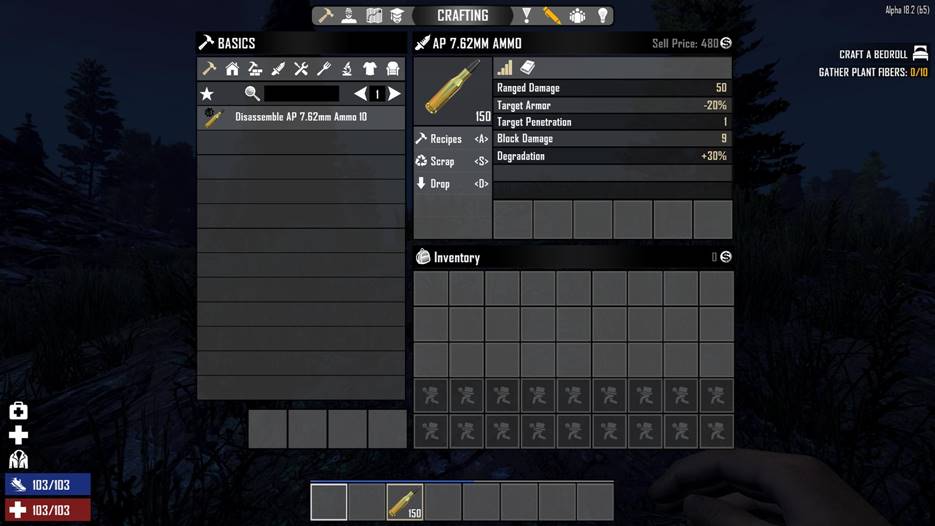The image size is (935, 526).
Task: Choose the building house recipe category
Action: 232,69
